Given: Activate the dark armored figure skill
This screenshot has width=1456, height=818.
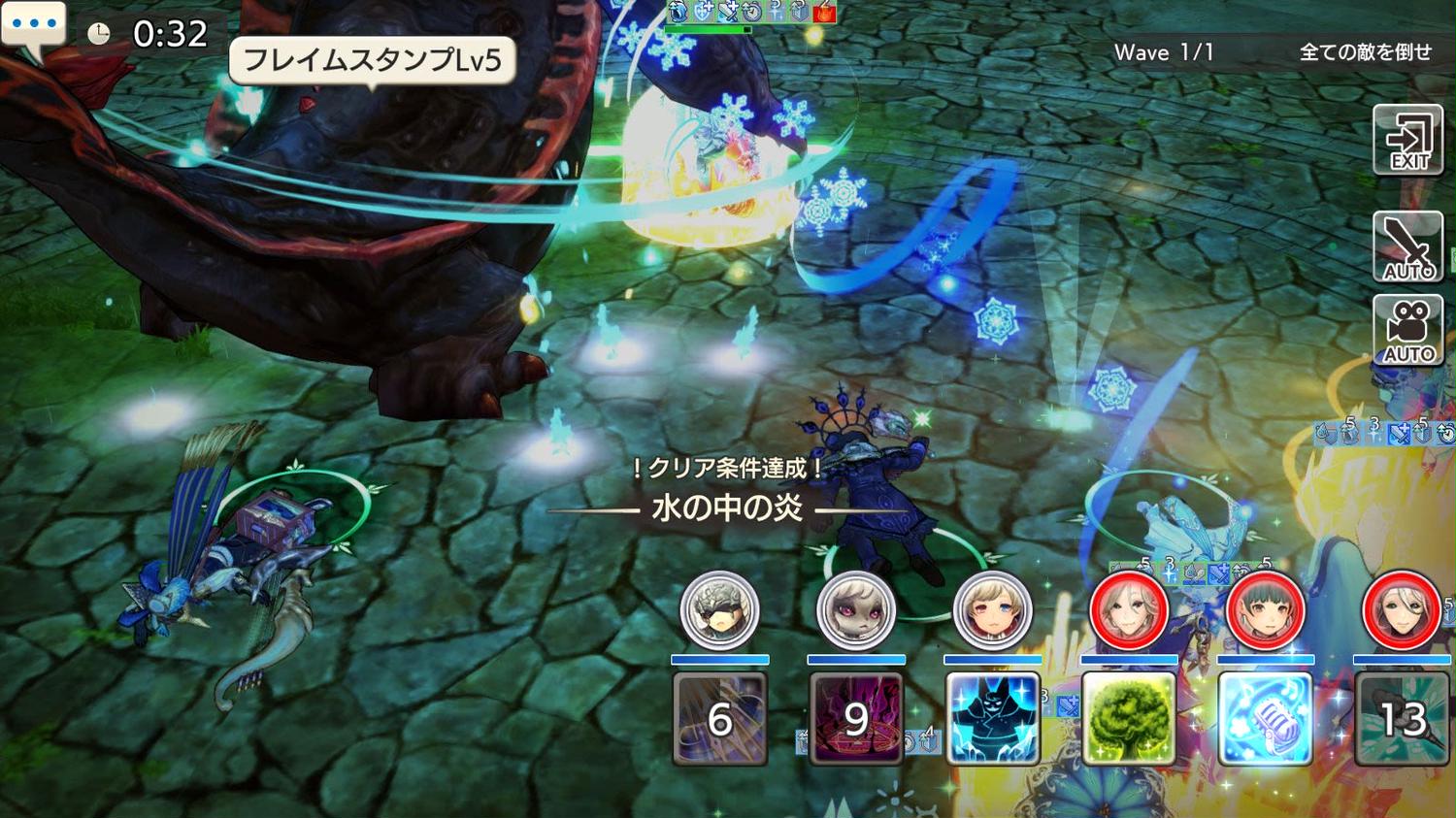Looking at the screenshot, I should (x=992, y=718).
